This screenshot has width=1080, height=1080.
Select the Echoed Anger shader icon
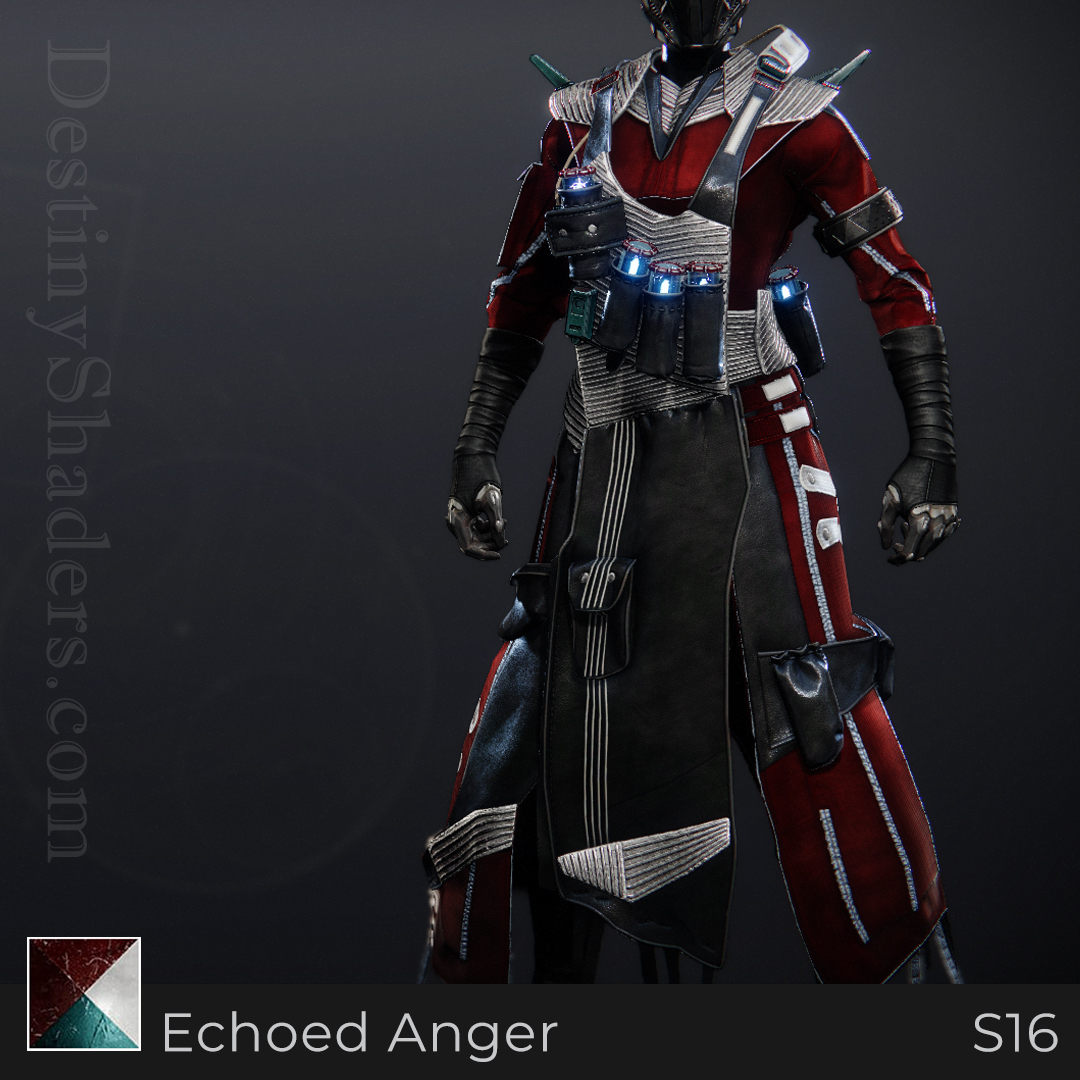point(84,993)
